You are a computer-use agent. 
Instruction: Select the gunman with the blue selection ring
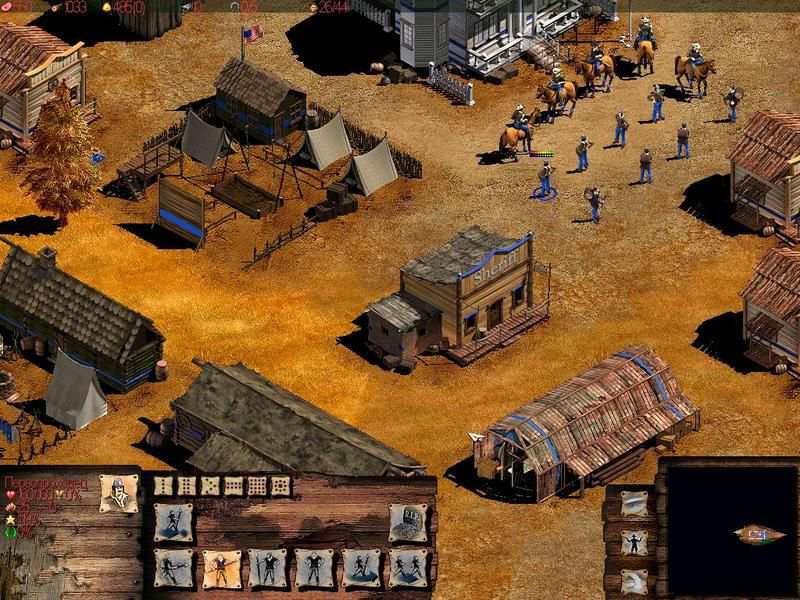(x=545, y=180)
